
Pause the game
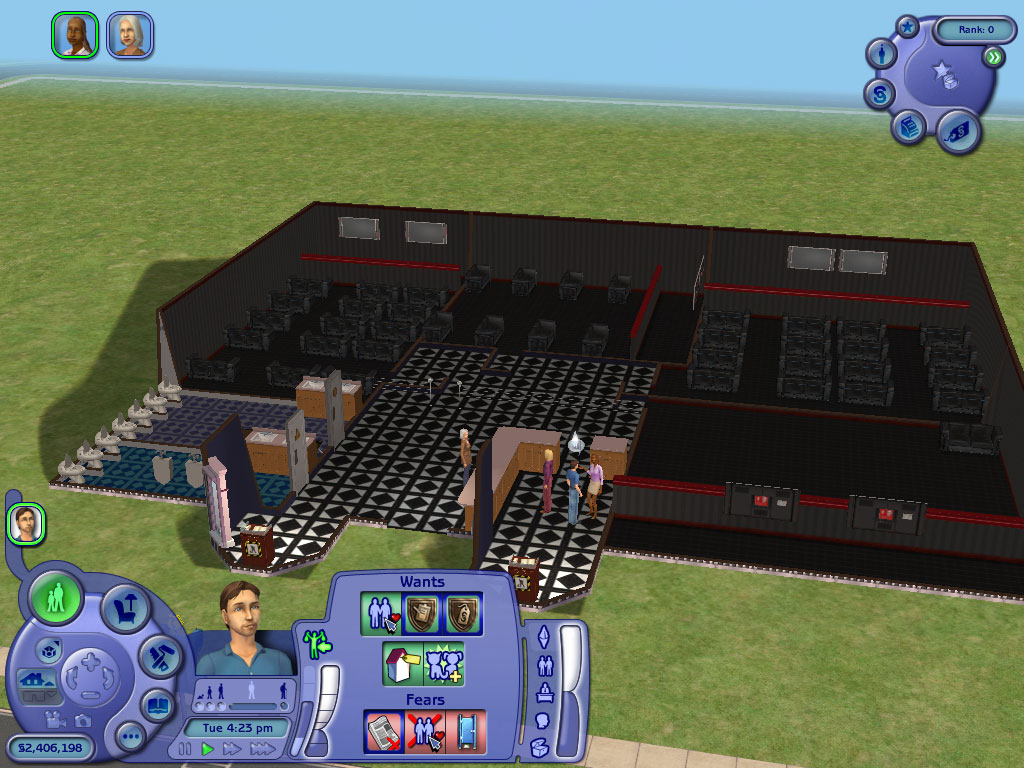coord(184,748)
